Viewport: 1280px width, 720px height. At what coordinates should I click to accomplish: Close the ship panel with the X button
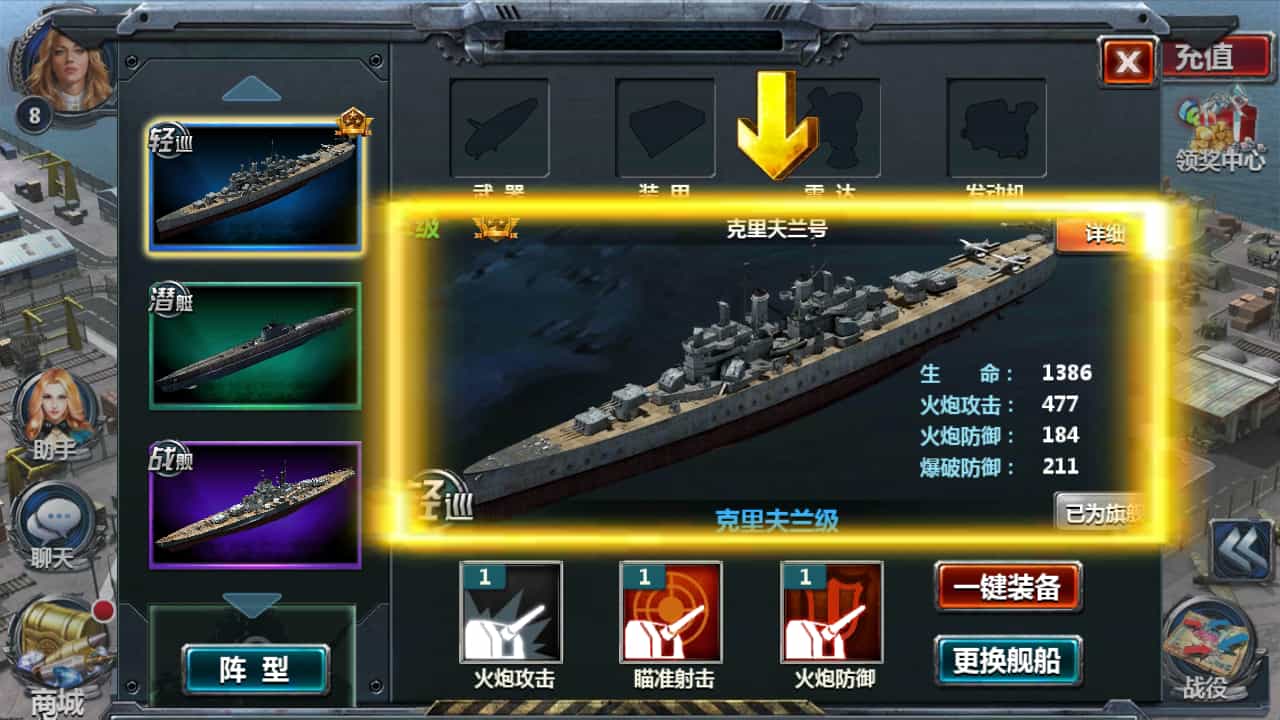point(1128,62)
